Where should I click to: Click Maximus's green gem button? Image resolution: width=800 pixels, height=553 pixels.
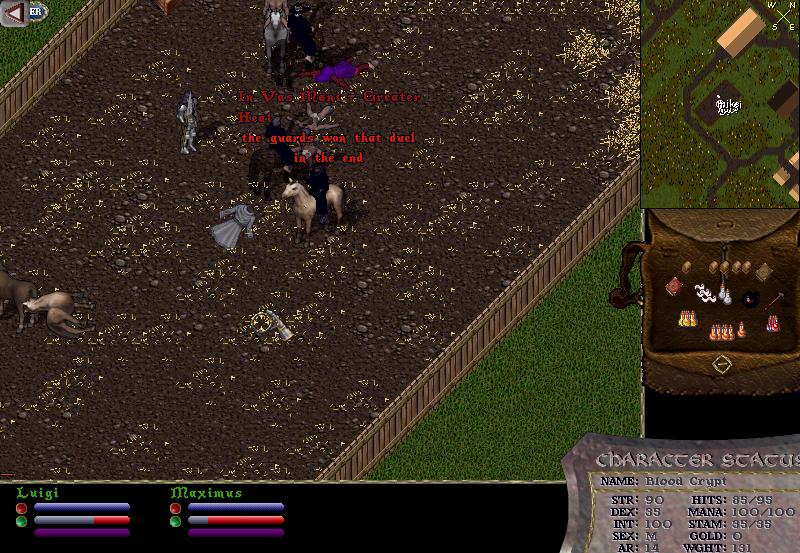point(175,521)
